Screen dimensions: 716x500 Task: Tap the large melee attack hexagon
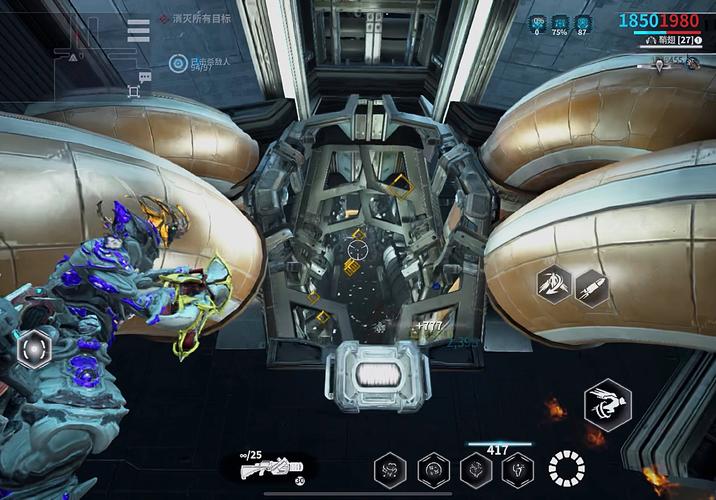point(608,402)
